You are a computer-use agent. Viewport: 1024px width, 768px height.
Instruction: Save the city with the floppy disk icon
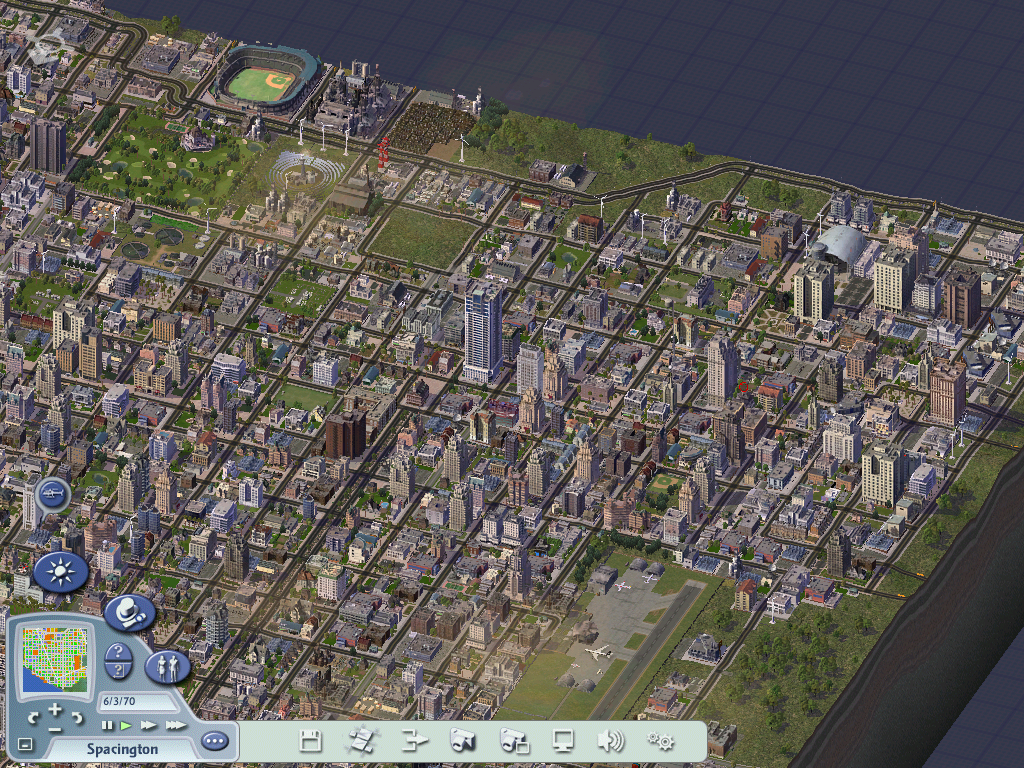coord(311,741)
